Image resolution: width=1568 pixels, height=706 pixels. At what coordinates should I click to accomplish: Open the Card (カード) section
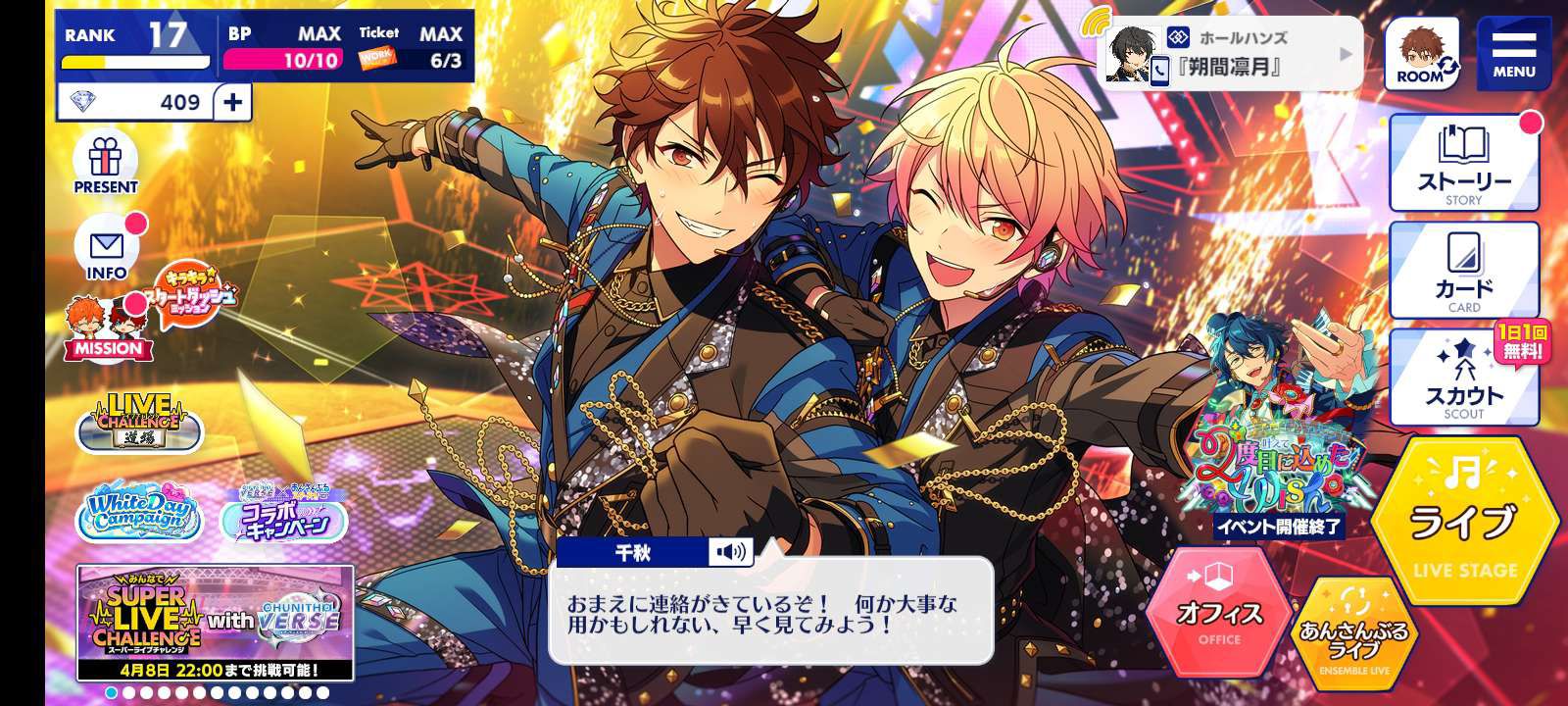1464,272
